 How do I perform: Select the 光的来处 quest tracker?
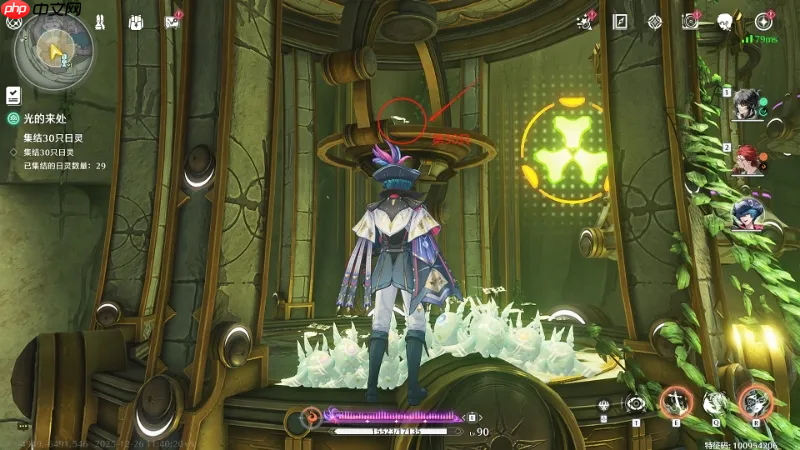pos(48,119)
